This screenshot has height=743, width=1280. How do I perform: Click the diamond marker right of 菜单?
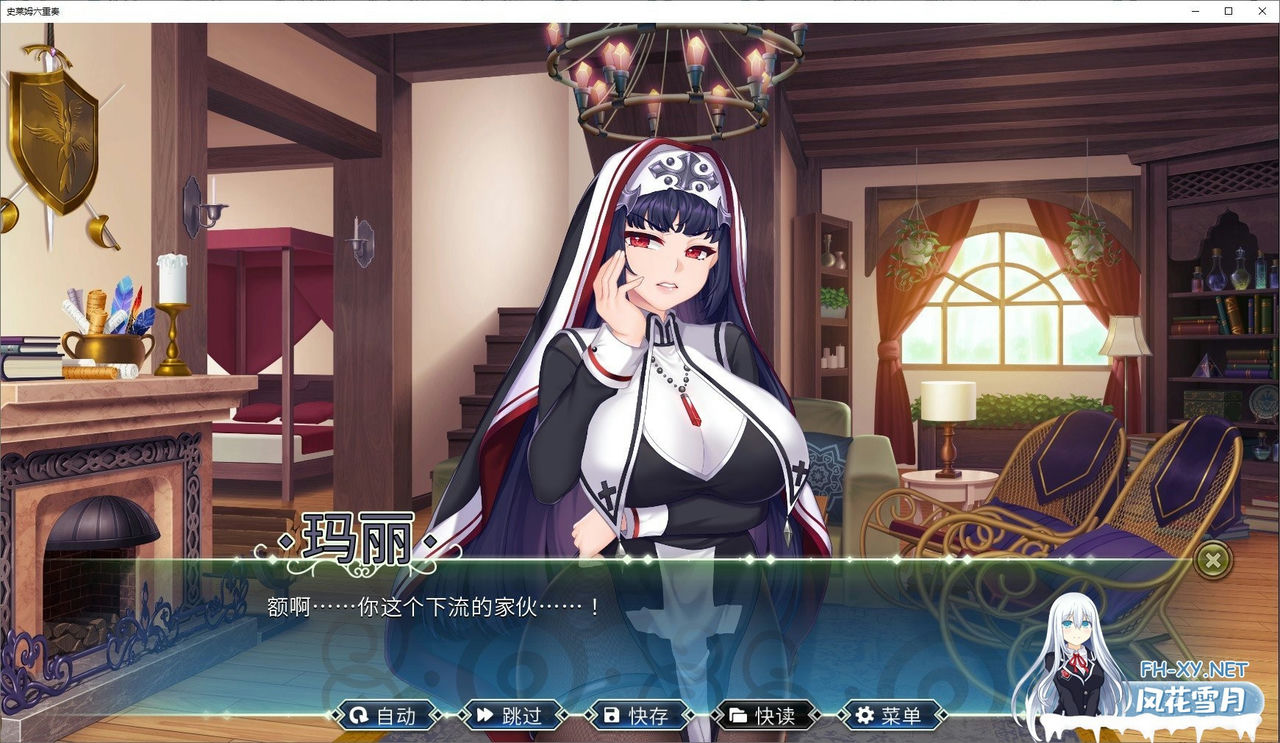944,715
